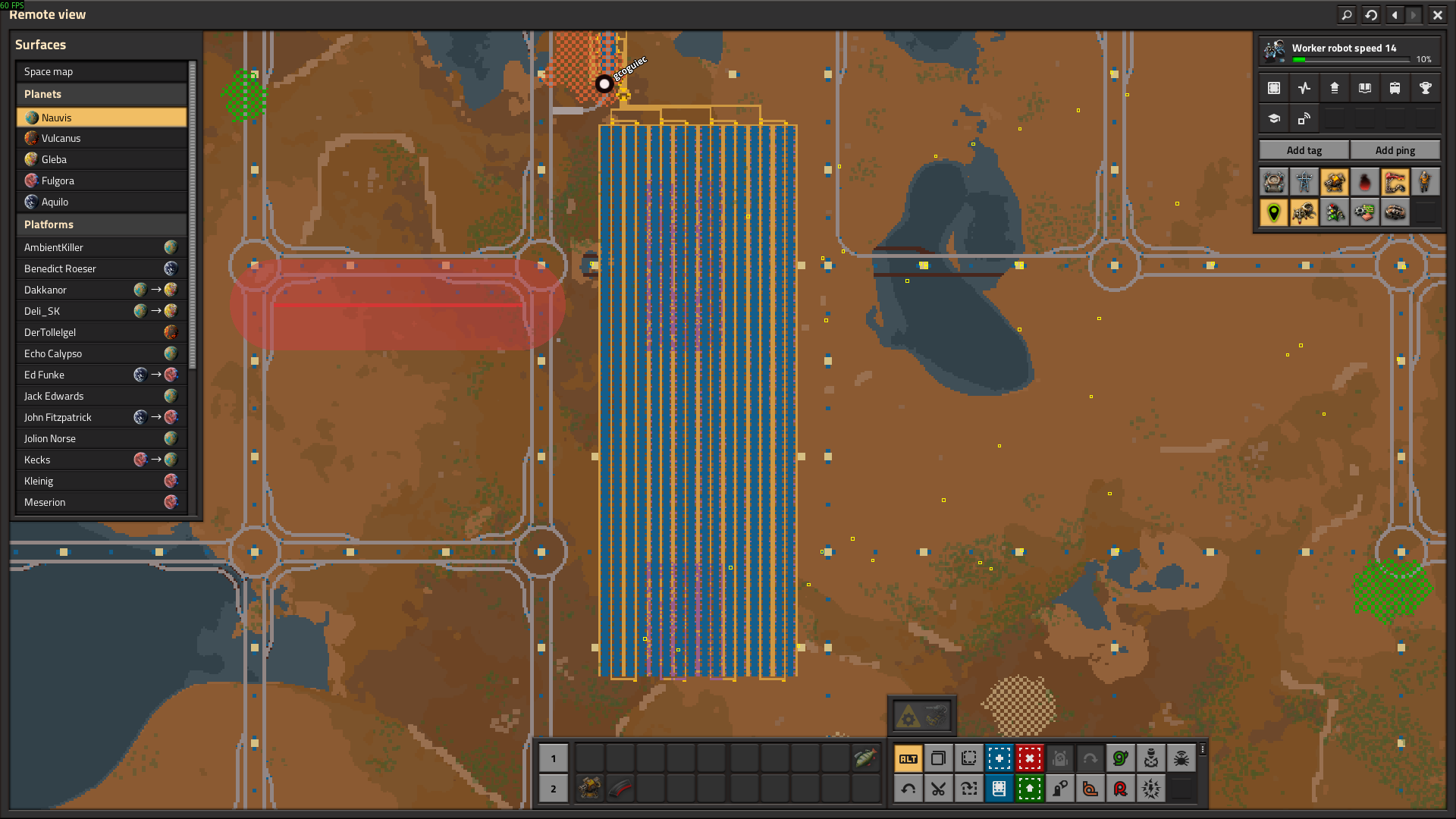Close the Remote view window
This screenshot has width=1456, height=819.
[x=1437, y=14]
